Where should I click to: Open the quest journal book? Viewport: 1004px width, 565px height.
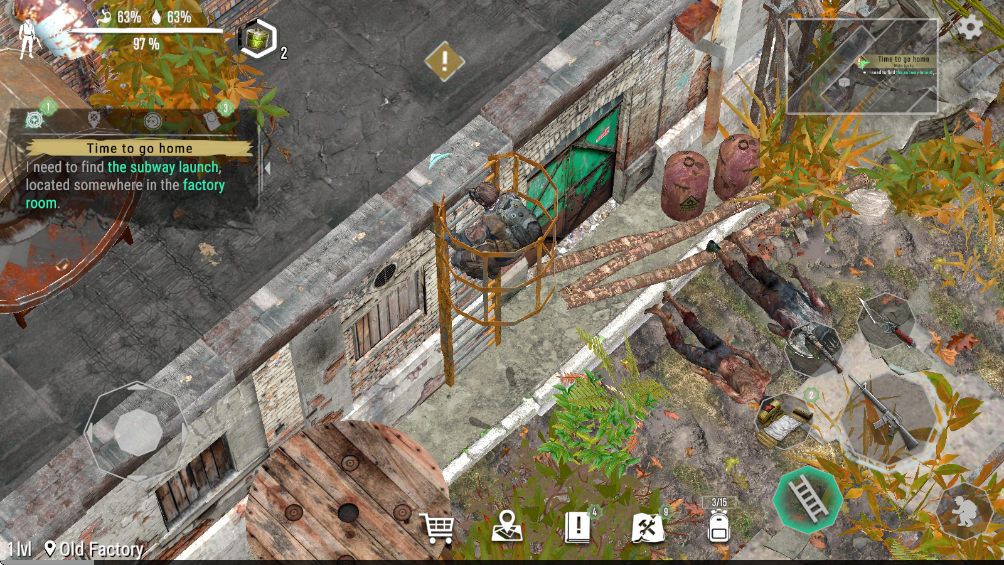(x=578, y=526)
